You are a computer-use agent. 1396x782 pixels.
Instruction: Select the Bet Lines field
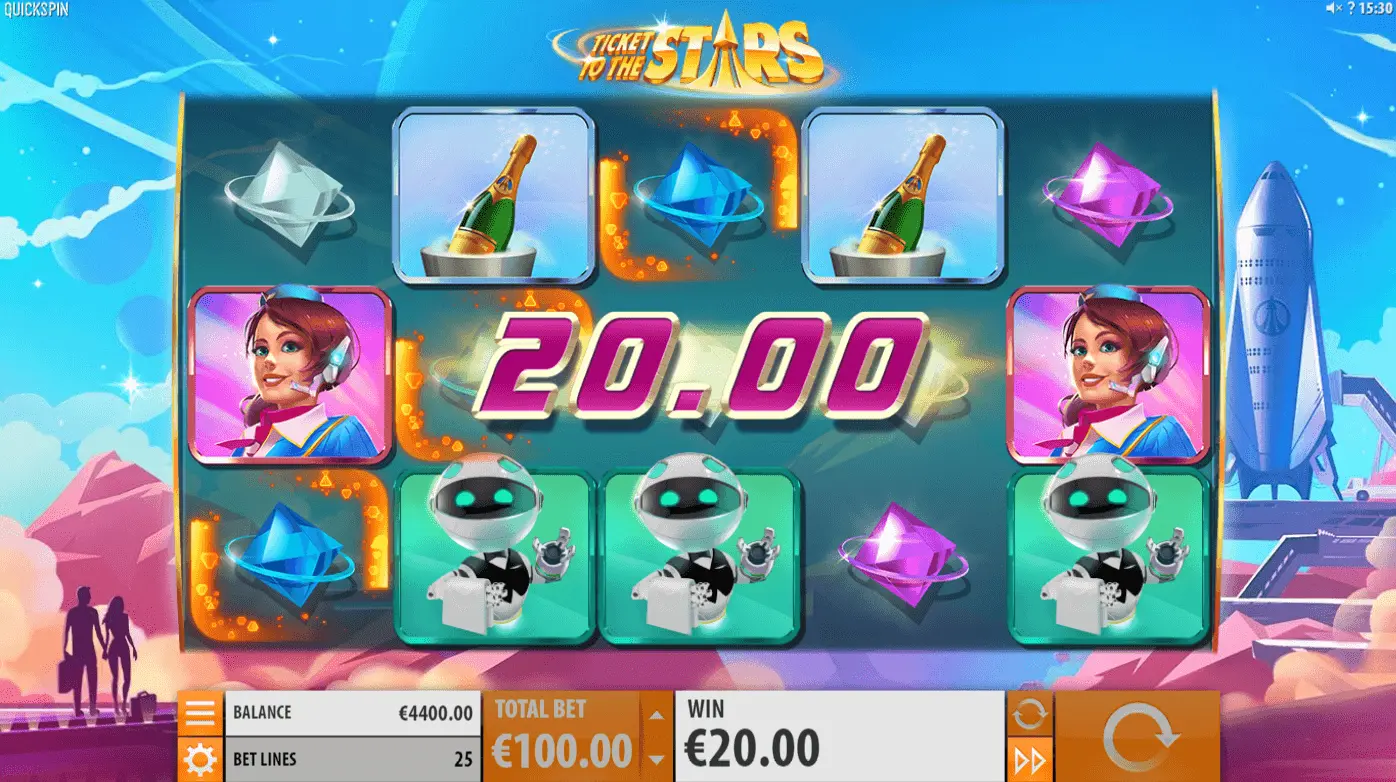click(x=352, y=759)
